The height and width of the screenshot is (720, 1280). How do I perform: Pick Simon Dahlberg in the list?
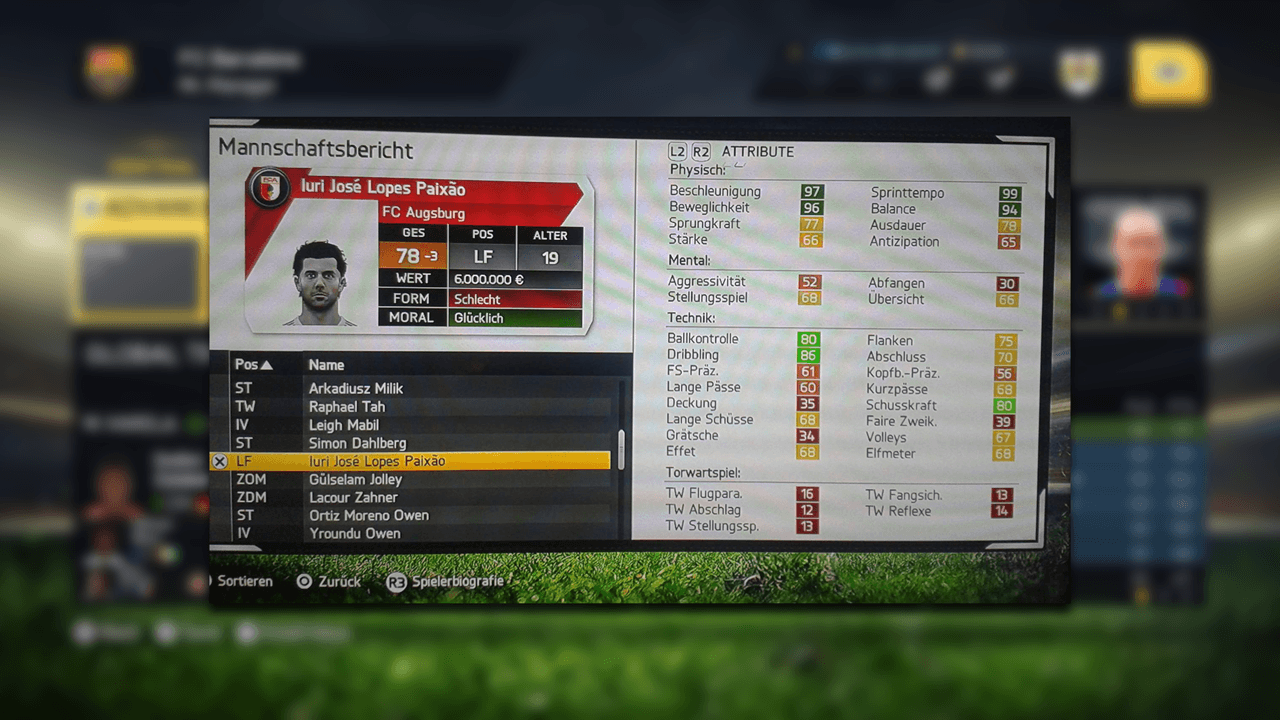click(357, 443)
